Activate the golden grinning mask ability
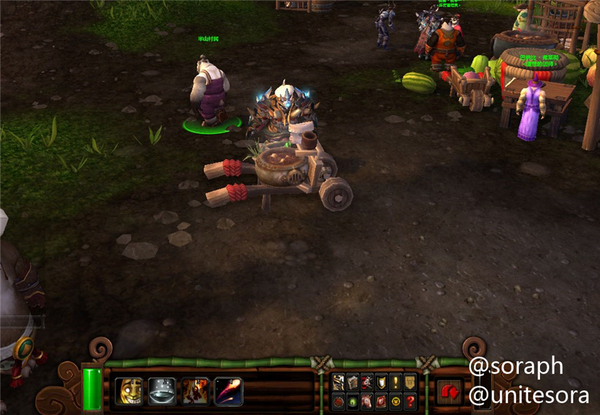Viewport: 600px width, 415px height. (130, 390)
